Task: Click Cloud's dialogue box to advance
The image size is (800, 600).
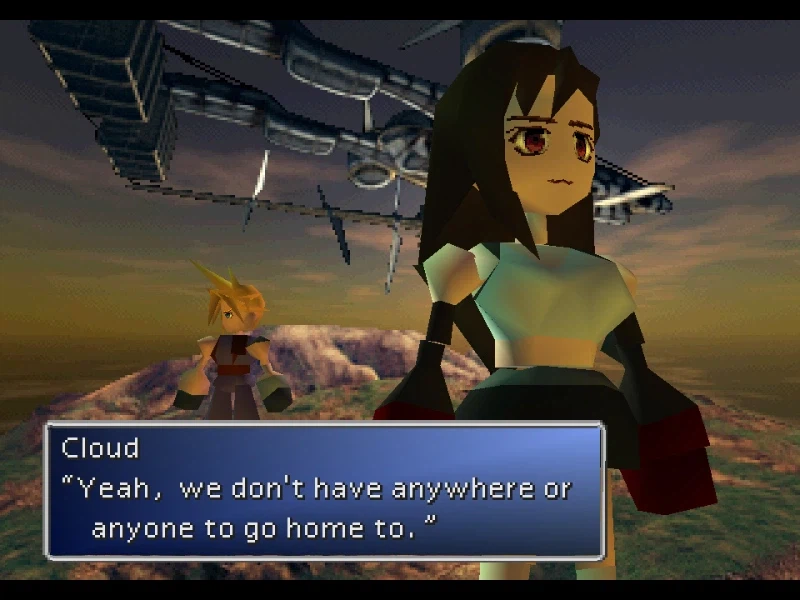Action: [324, 490]
